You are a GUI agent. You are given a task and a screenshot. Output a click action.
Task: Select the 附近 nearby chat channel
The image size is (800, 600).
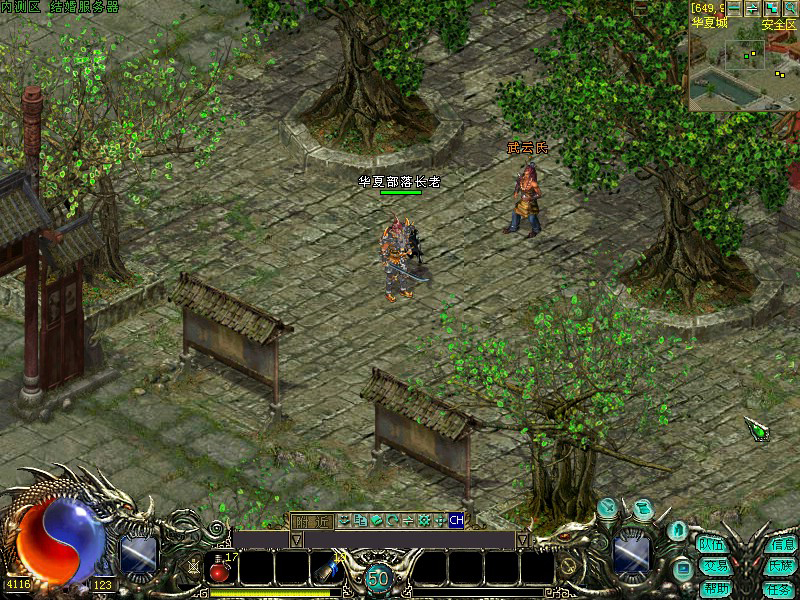pyautogui.click(x=311, y=520)
